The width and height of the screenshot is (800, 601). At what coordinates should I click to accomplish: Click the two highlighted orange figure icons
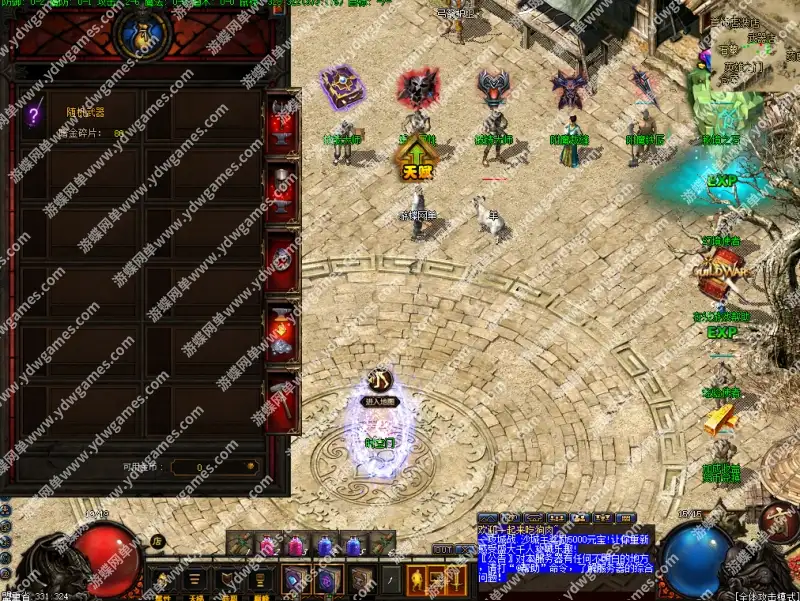pos(430,579)
